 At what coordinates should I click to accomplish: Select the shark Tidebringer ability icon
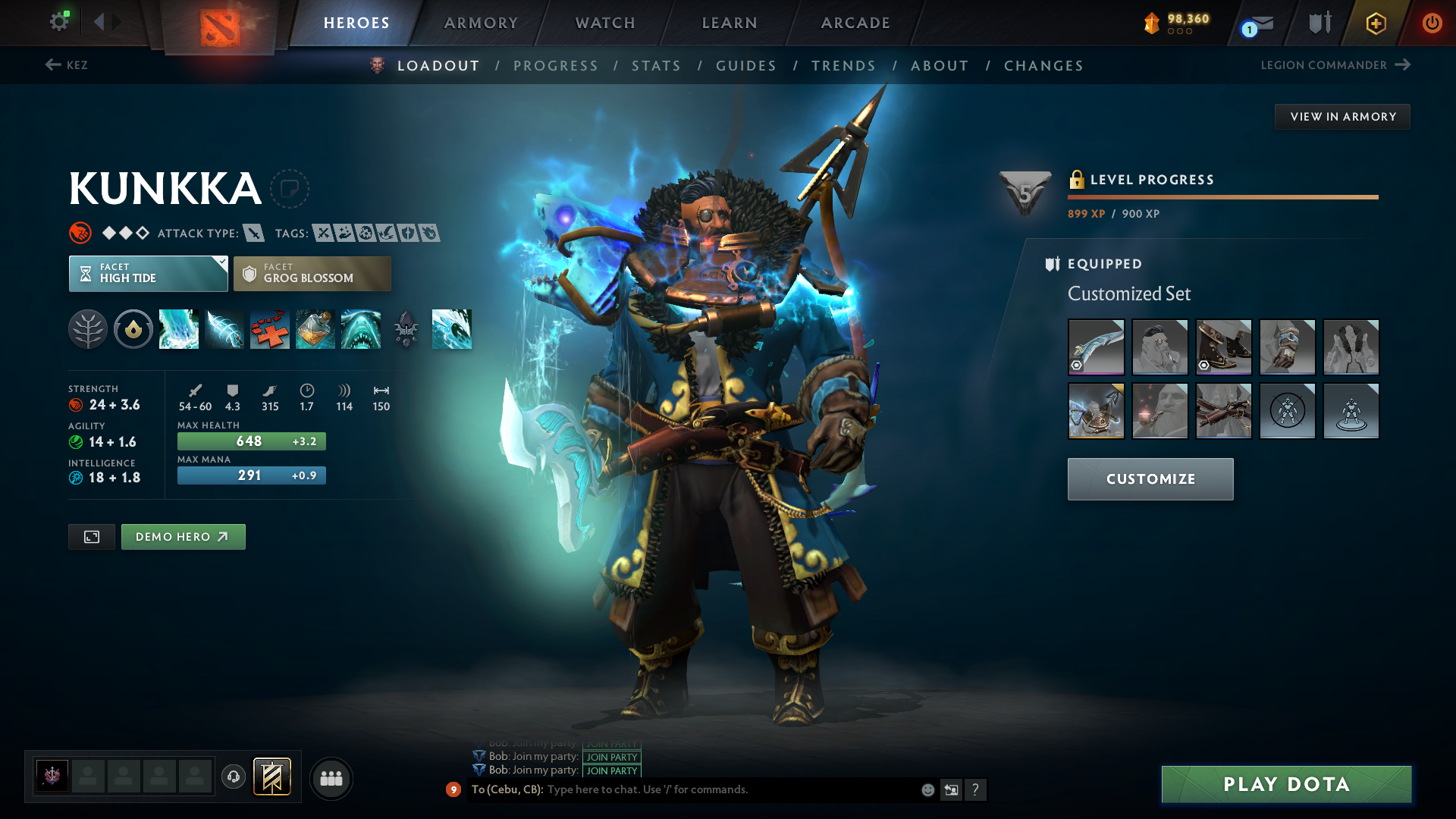361,329
